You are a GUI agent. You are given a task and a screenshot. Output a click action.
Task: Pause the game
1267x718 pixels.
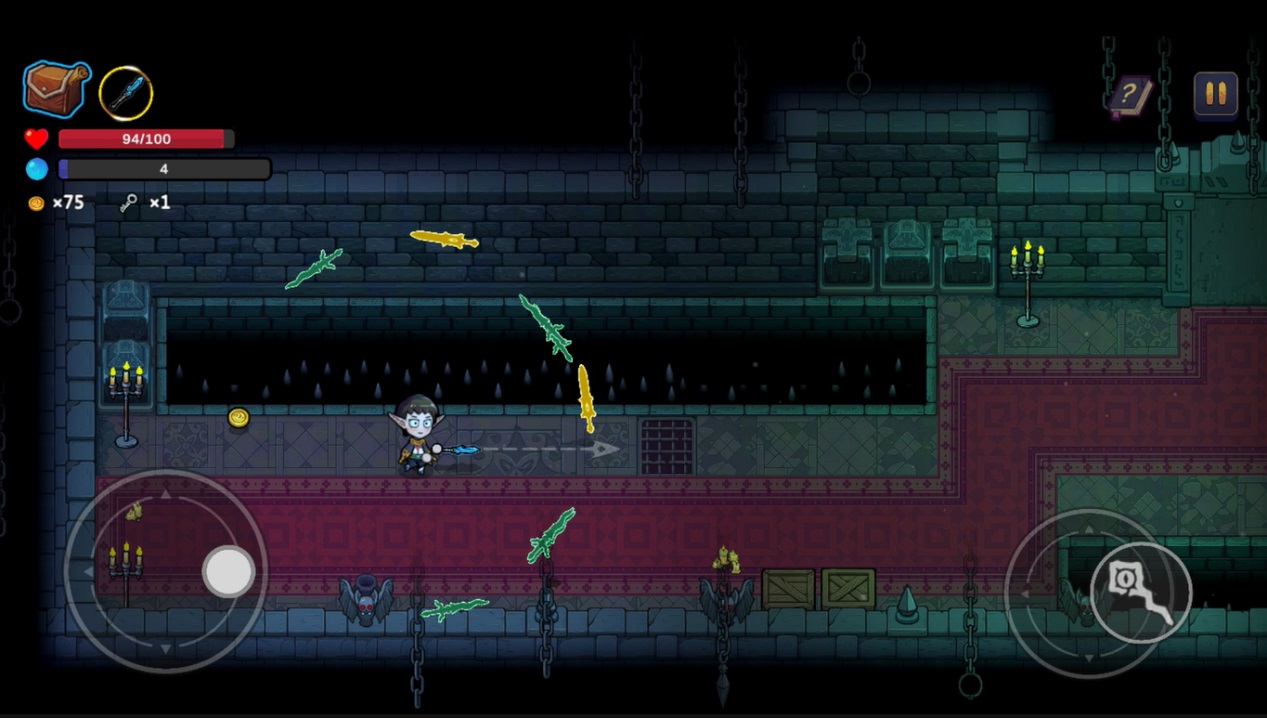pos(1215,94)
